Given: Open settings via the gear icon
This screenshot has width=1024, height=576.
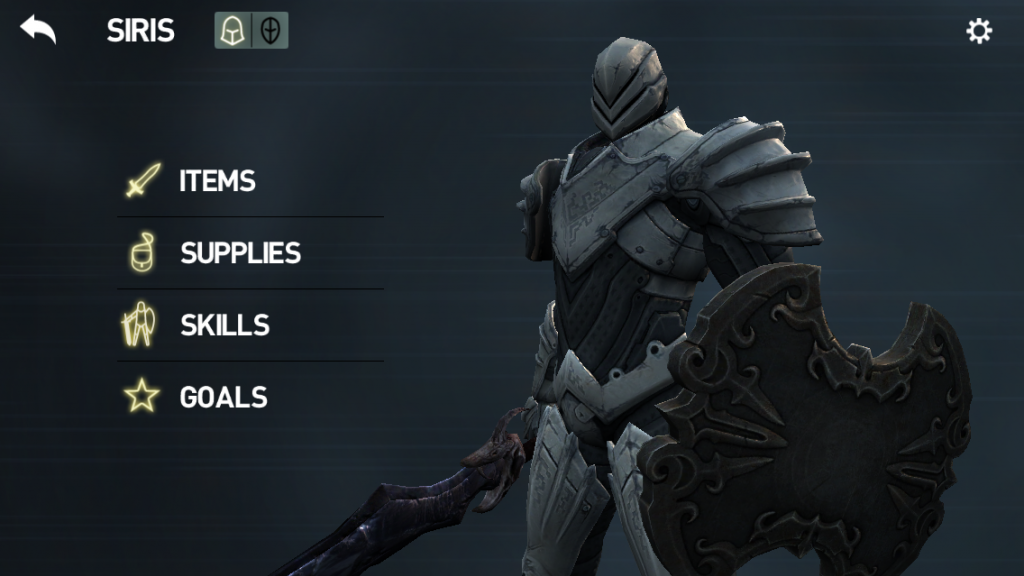Looking at the screenshot, I should [x=978, y=31].
